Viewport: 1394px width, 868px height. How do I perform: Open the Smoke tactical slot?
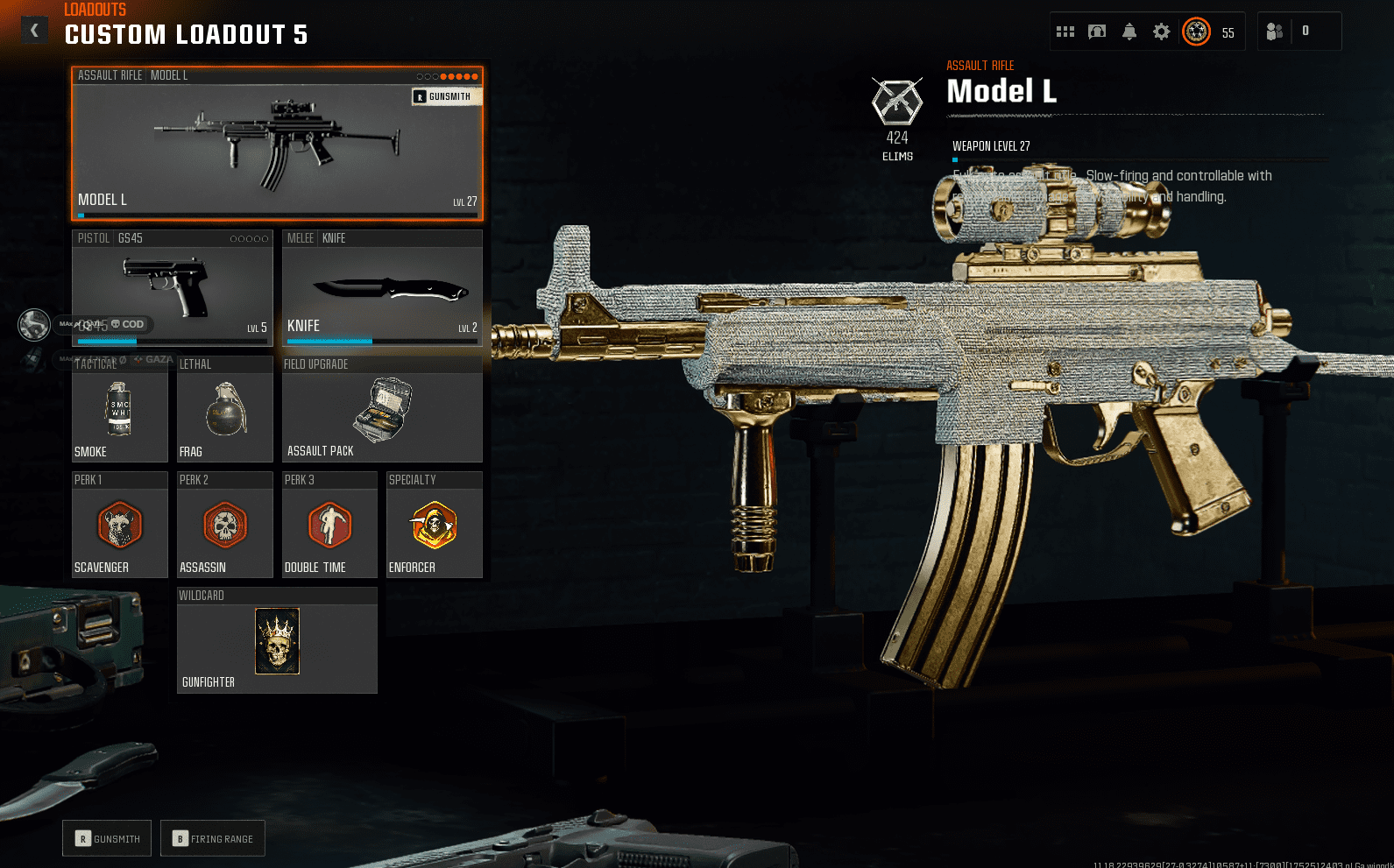click(x=119, y=412)
